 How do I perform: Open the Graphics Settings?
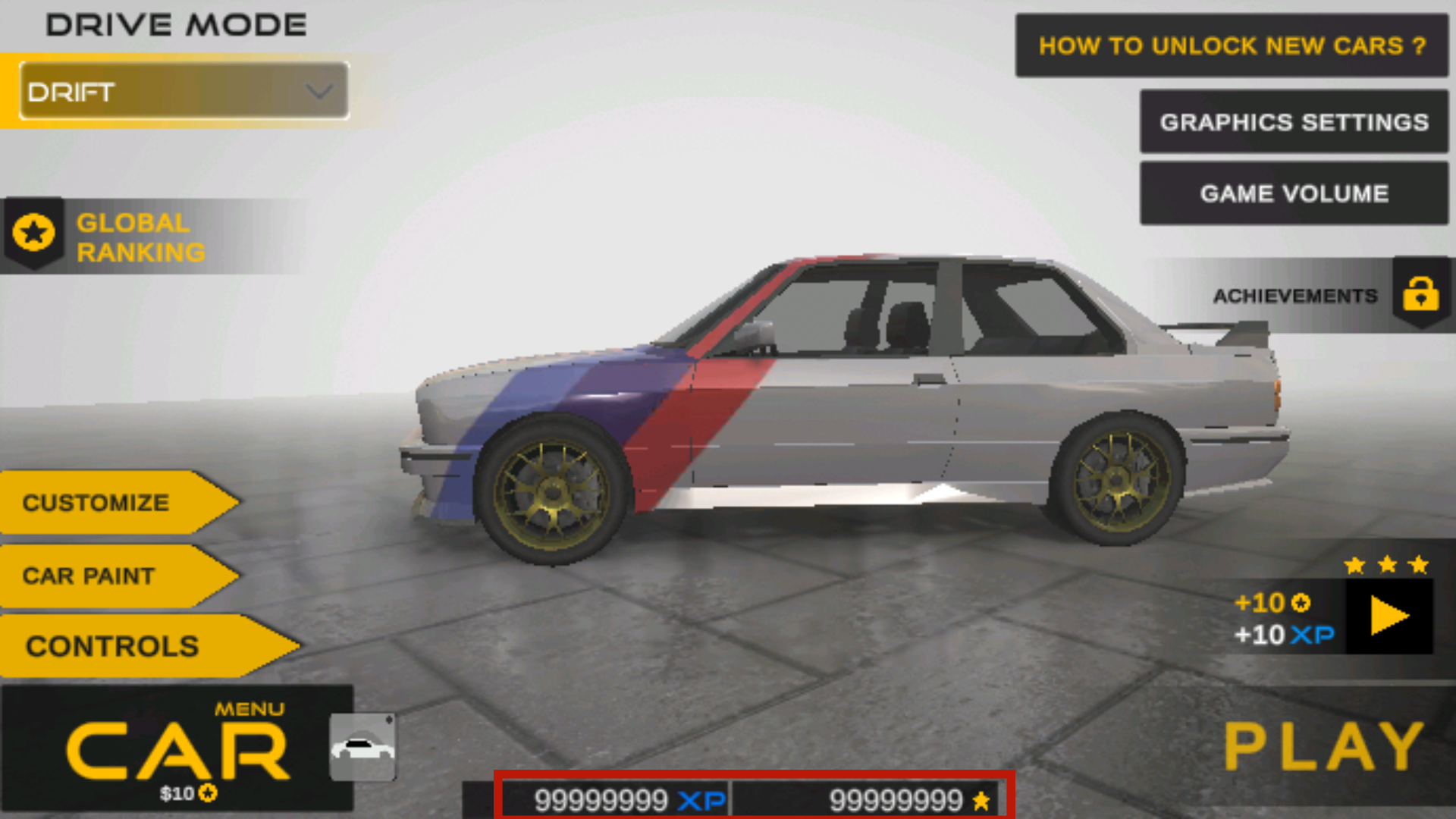[1294, 122]
